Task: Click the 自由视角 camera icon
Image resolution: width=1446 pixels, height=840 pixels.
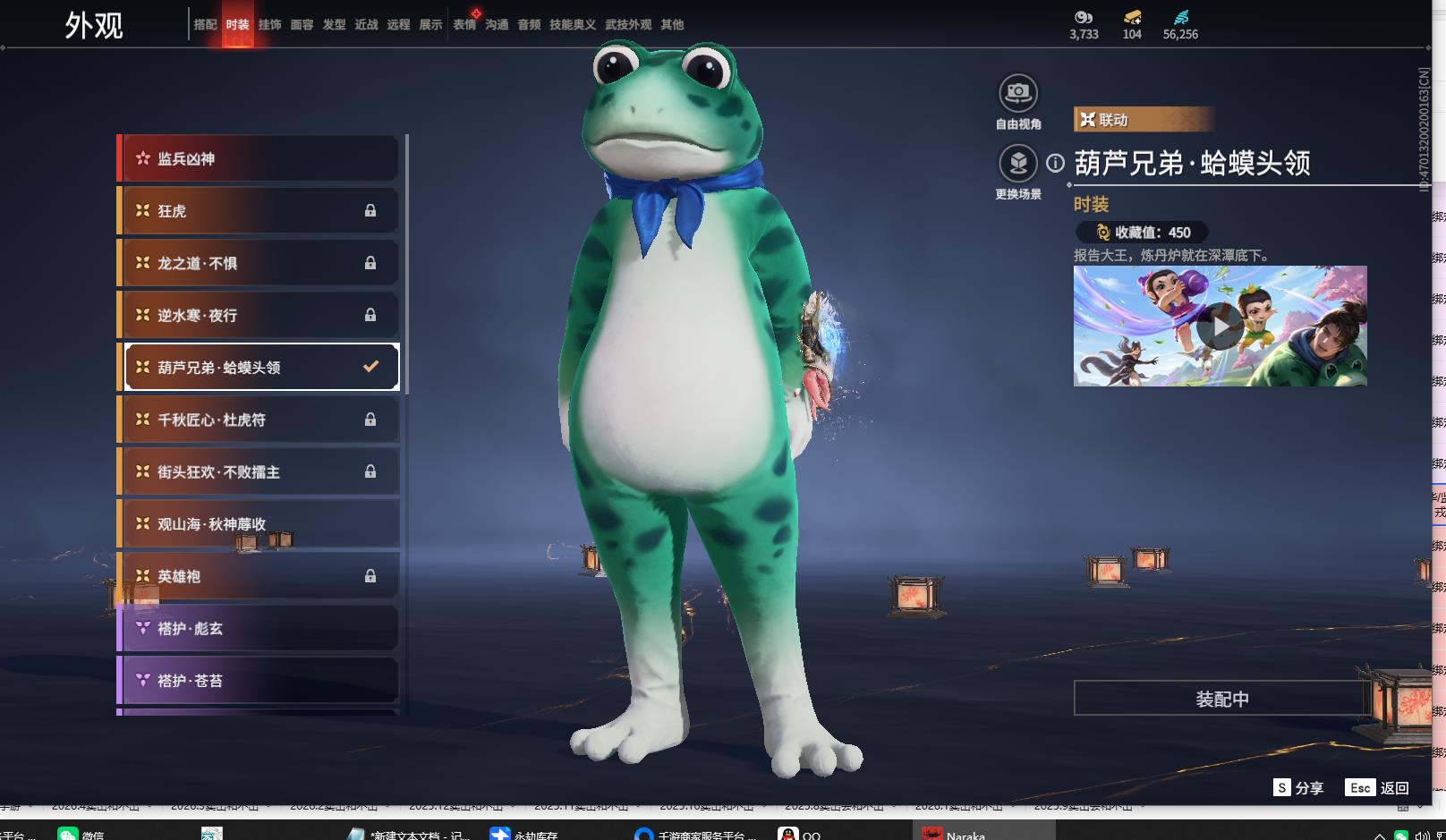Action: tap(1017, 93)
